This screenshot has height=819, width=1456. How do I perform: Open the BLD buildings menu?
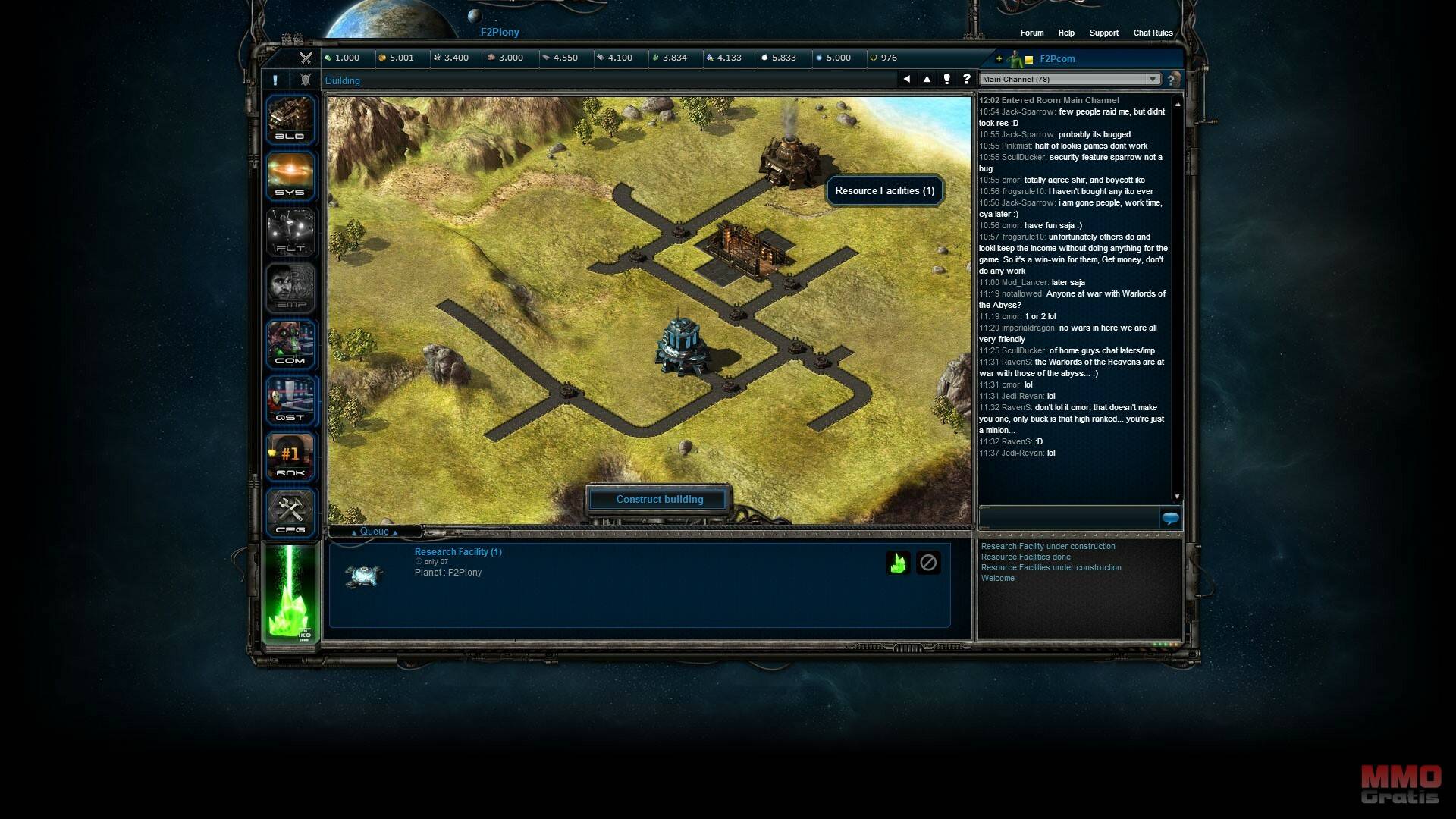point(290,119)
